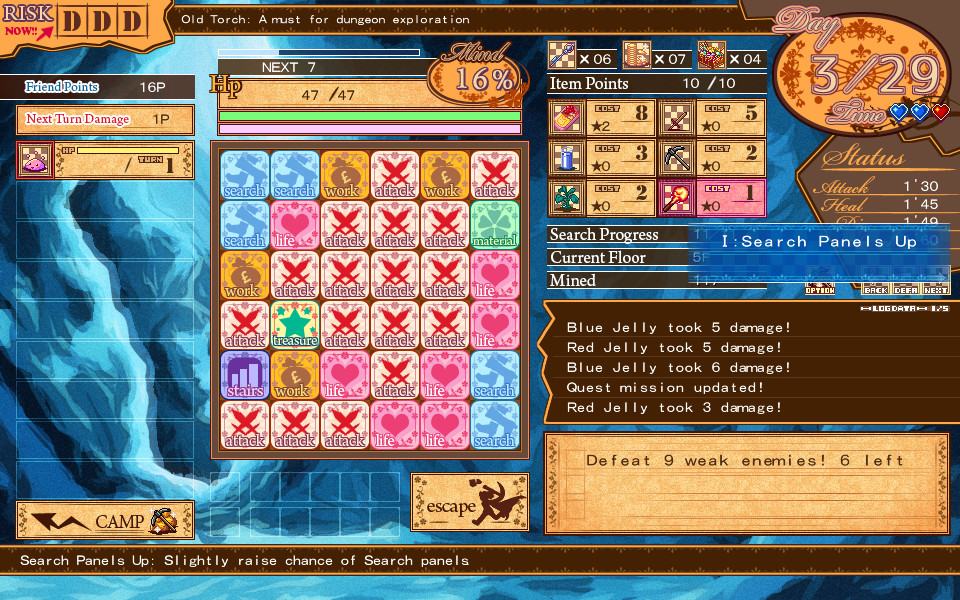The width and height of the screenshot is (960, 600).
Task: Go to the next log data page
Action: click(x=936, y=288)
